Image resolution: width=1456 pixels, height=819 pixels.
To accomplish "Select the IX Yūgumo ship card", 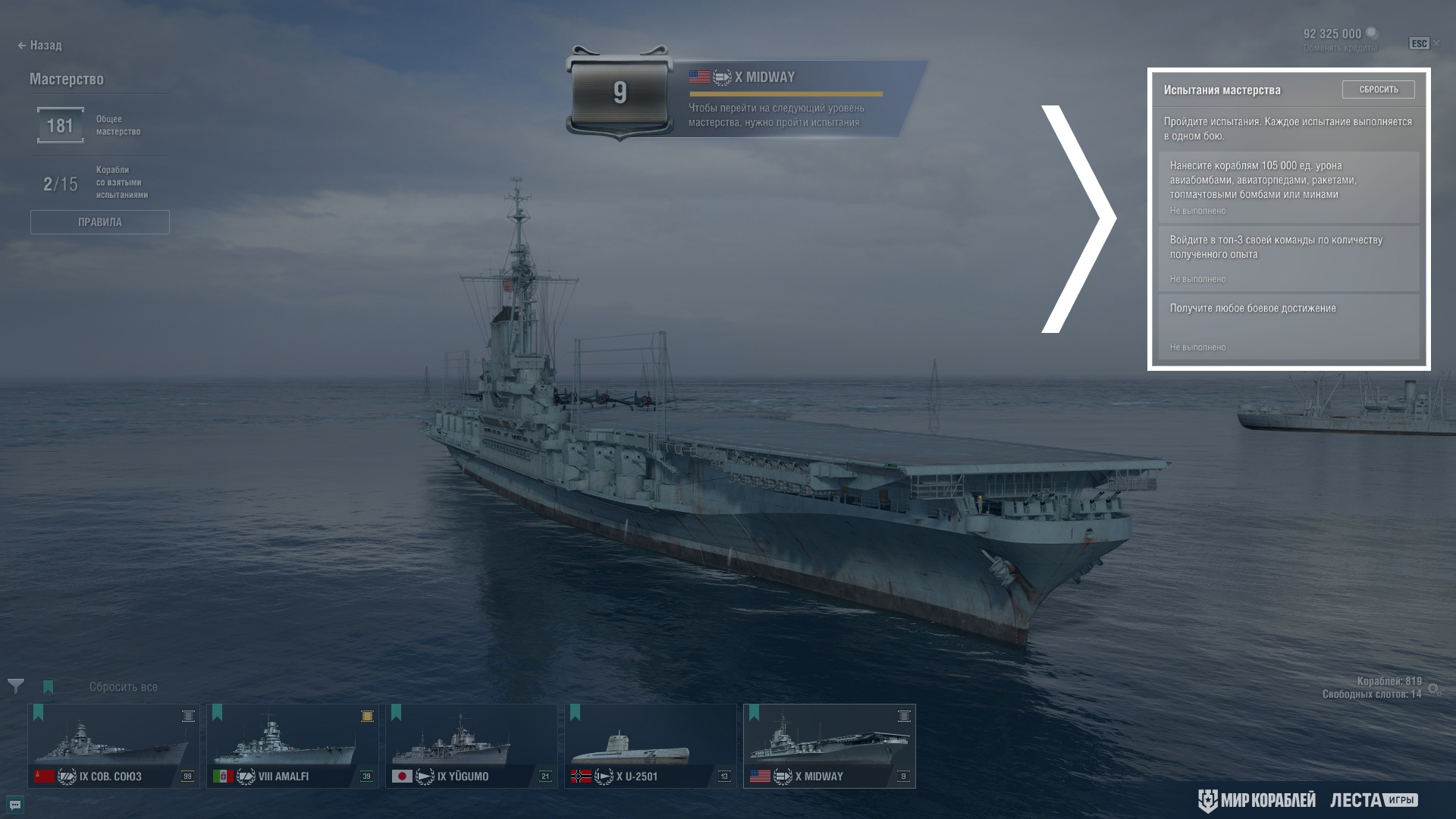I will tap(472, 745).
